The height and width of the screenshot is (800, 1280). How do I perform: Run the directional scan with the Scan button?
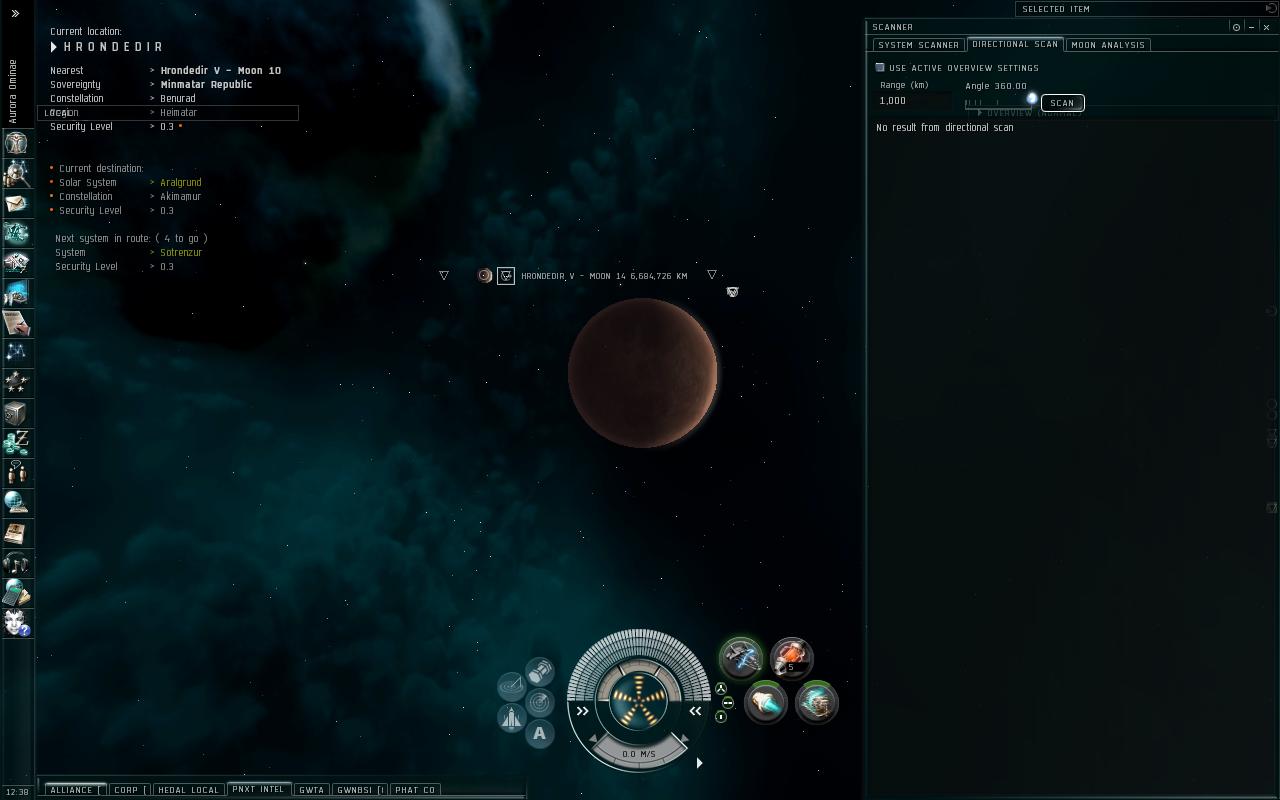point(1062,103)
